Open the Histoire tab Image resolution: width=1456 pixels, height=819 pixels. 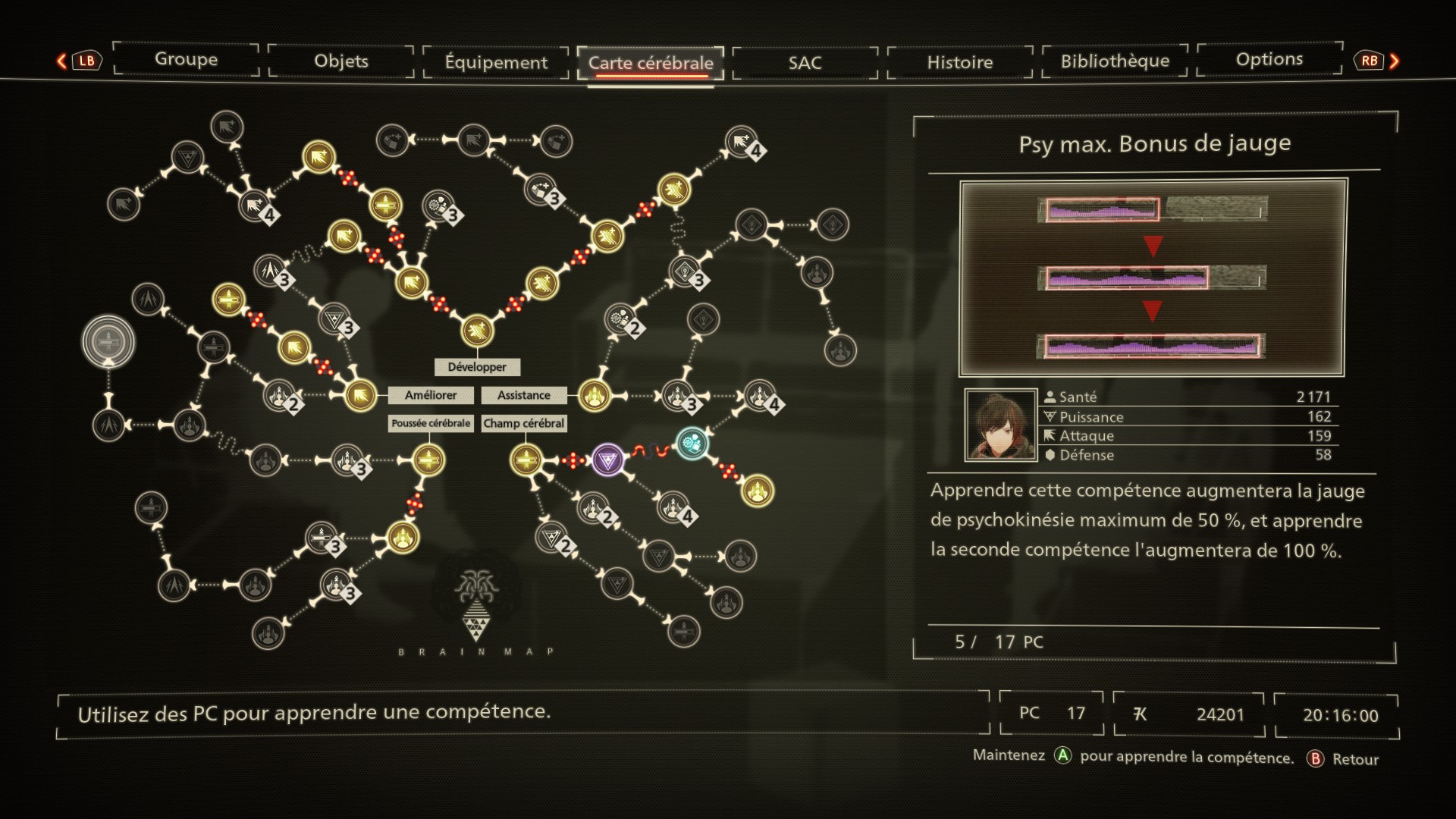click(959, 62)
